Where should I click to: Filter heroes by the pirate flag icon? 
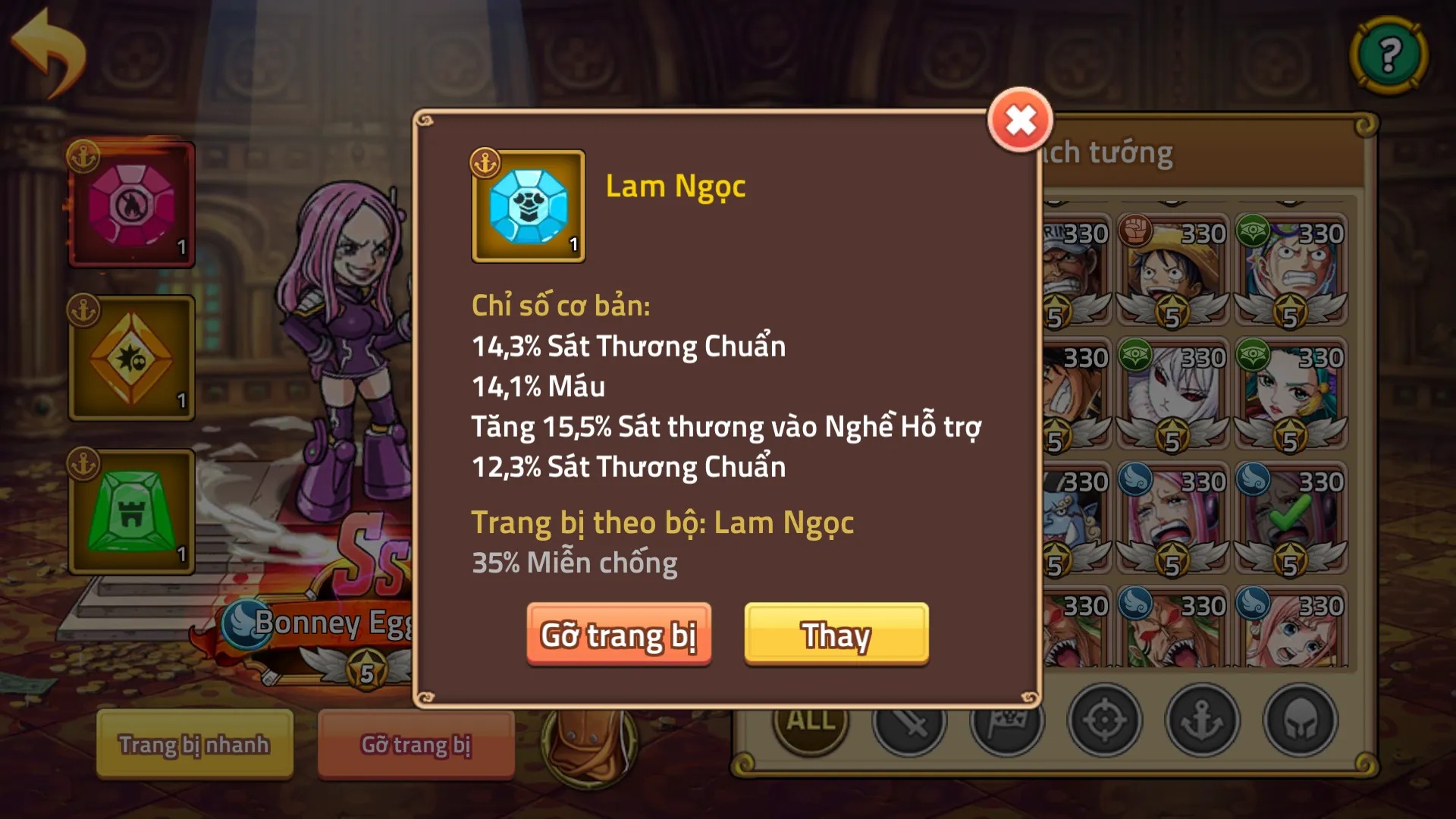tap(1008, 722)
